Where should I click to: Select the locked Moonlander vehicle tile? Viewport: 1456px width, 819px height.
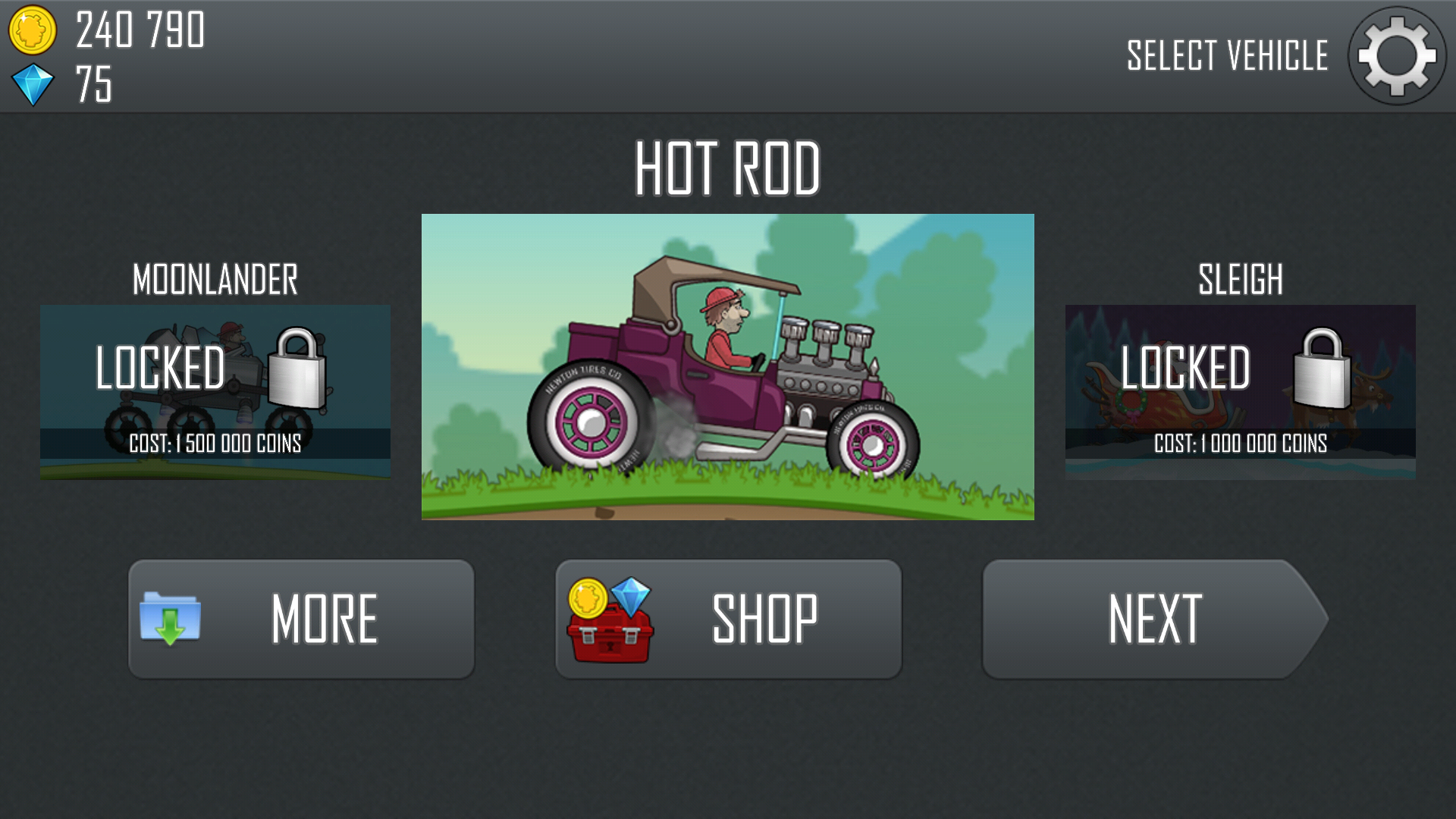coord(215,391)
